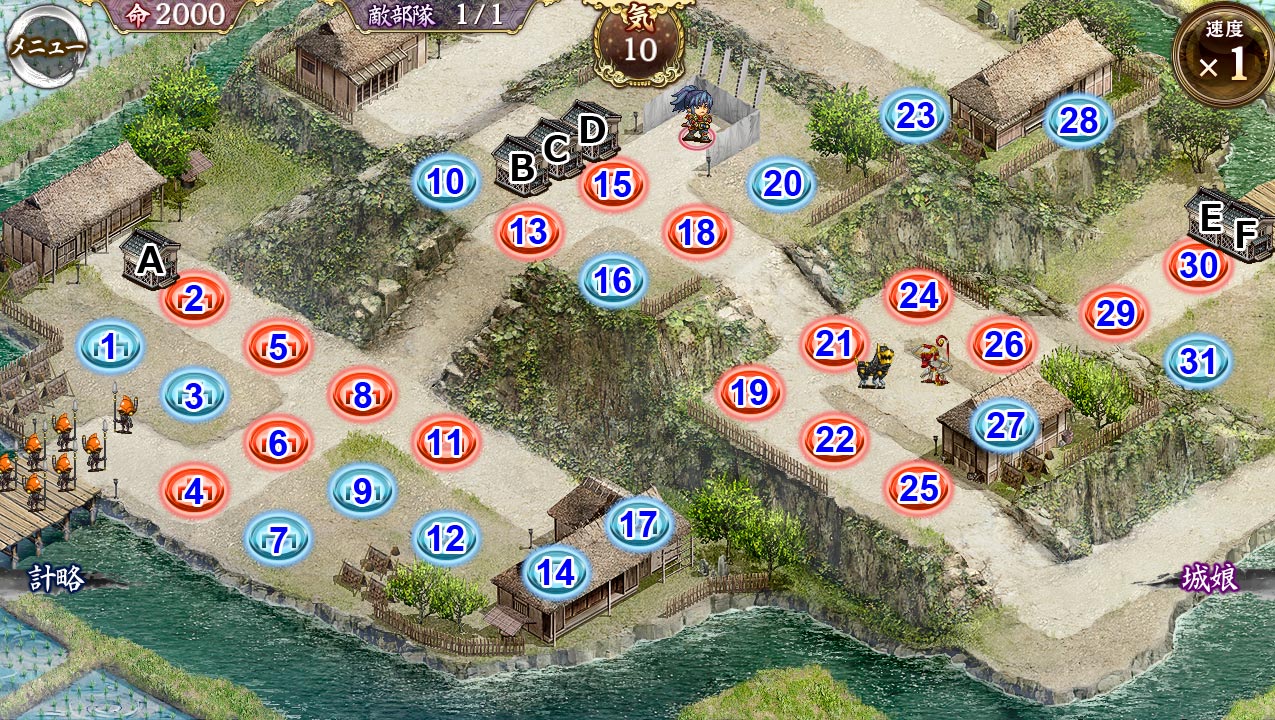Screen dimensions: 1275x720
Task: Choose blue deployment tile 14
Action: coord(556,573)
